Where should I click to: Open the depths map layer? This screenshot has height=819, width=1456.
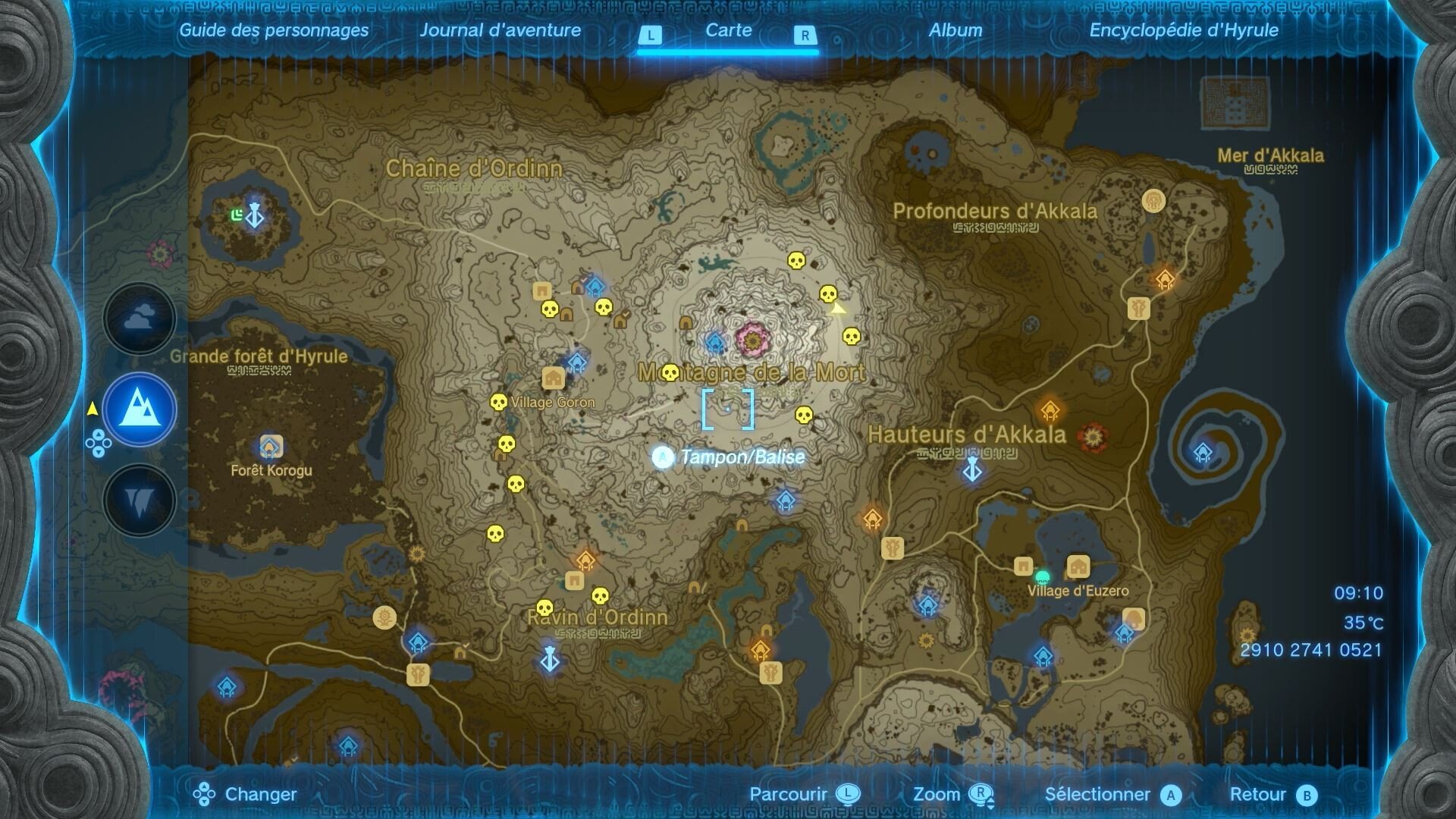(139, 500)
